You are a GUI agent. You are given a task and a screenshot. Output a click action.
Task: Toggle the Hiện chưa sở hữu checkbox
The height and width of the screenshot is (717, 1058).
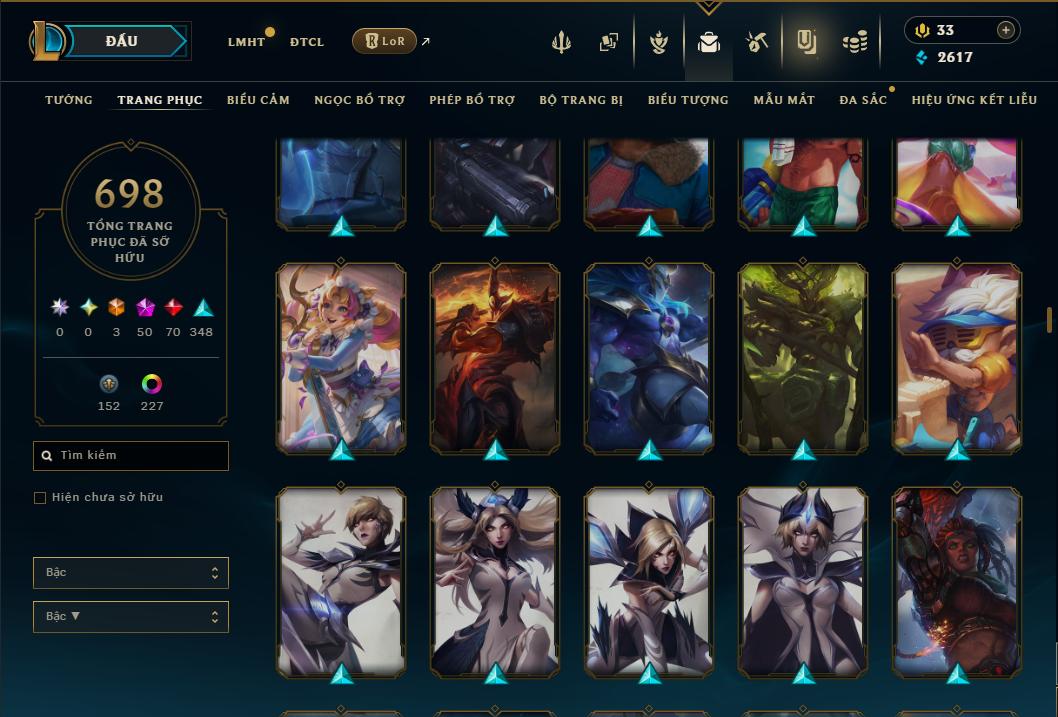(x=40, y=498)
